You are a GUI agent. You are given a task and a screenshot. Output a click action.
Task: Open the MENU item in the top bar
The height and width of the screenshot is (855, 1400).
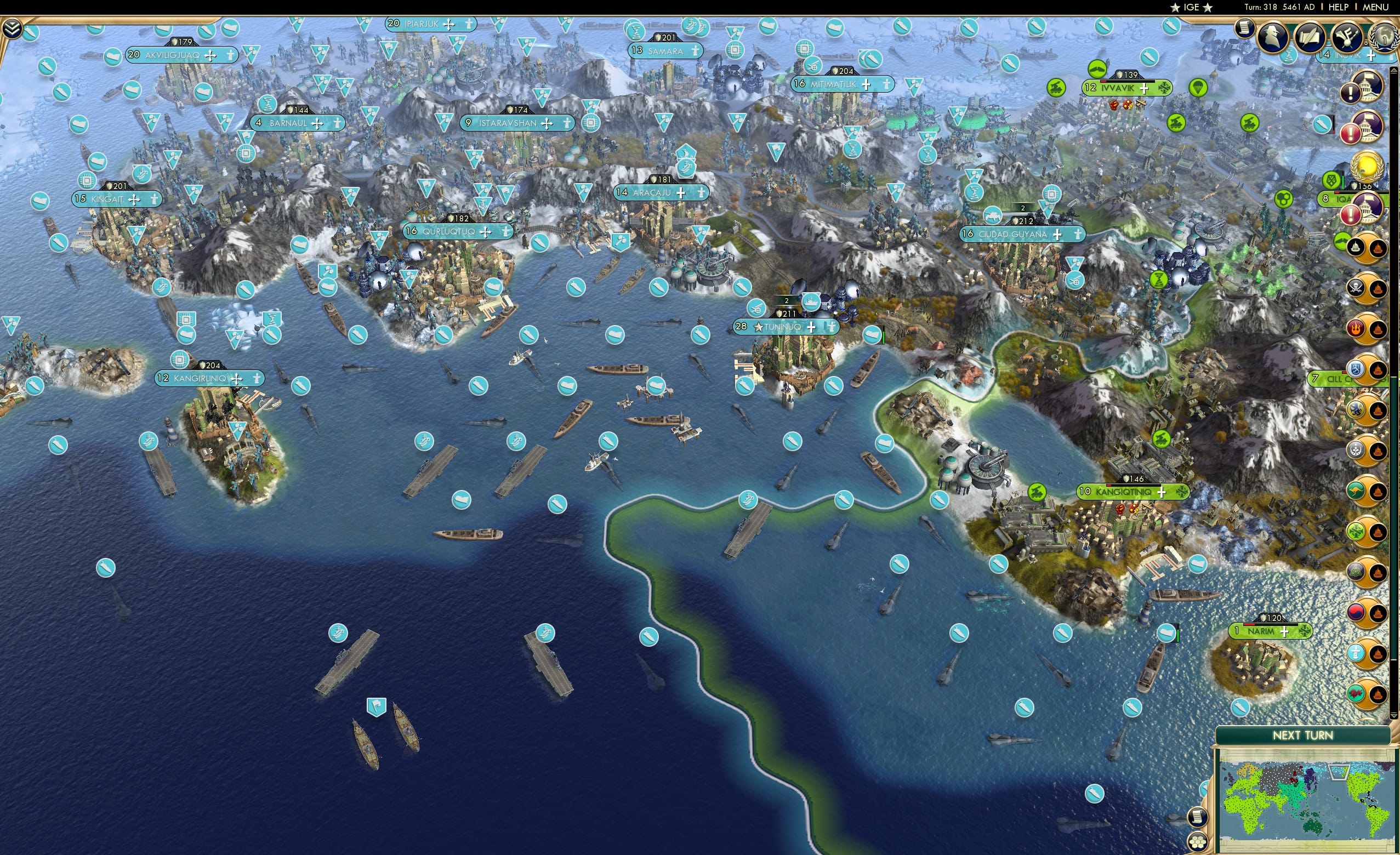tap(1374, 7)
